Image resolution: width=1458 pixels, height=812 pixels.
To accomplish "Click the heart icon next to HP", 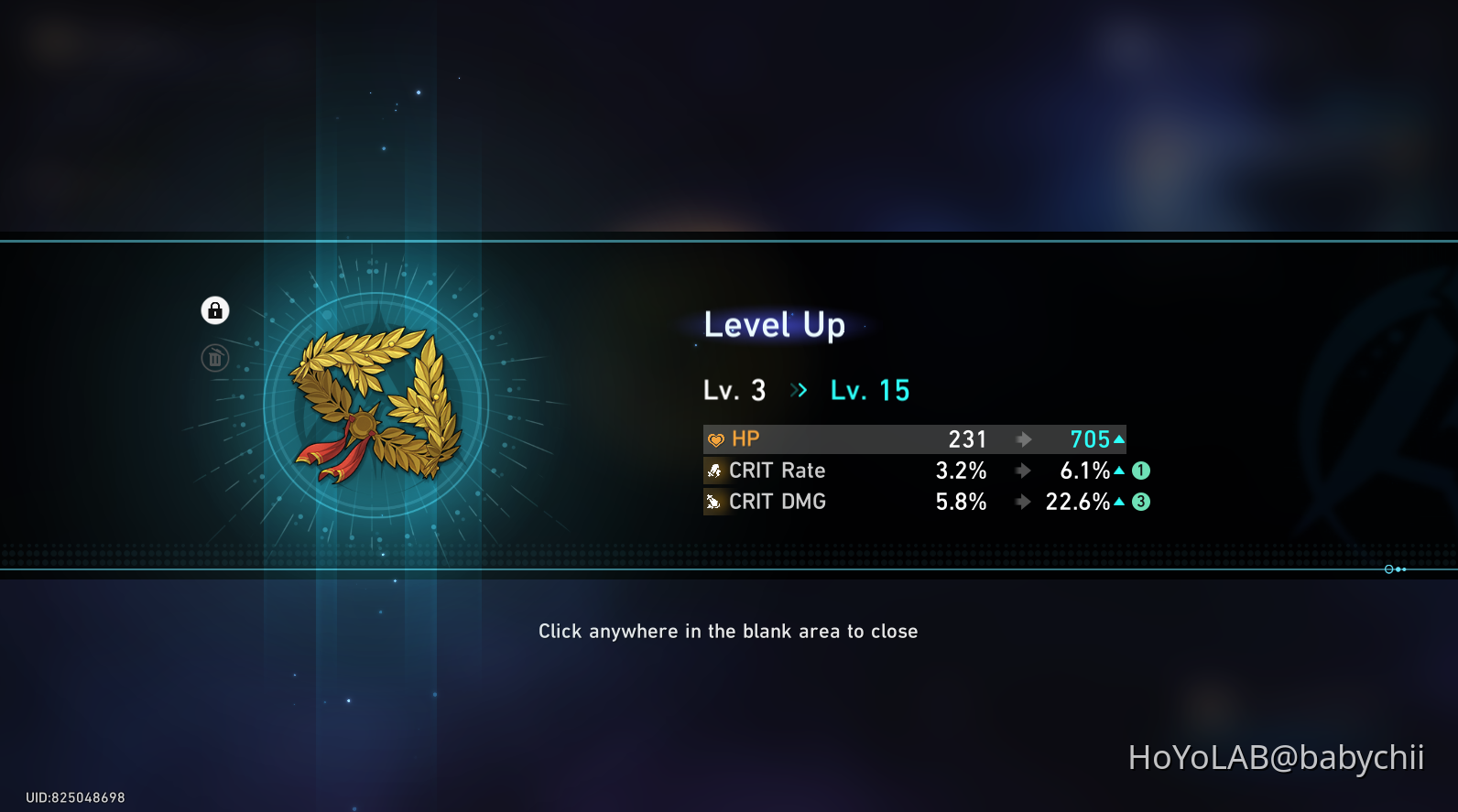I will pos(715,438).
